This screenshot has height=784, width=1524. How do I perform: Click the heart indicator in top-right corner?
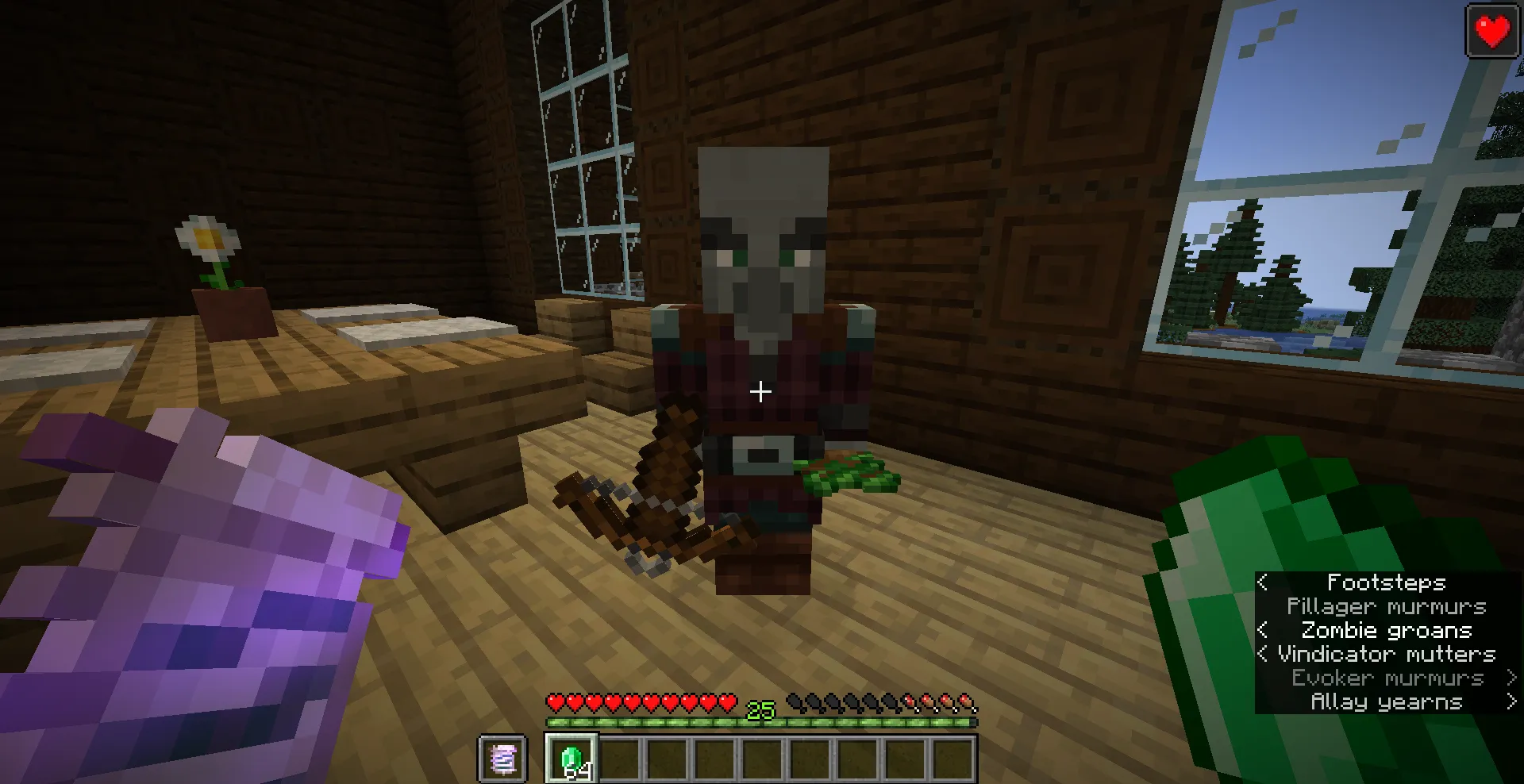pos(1491,33)
